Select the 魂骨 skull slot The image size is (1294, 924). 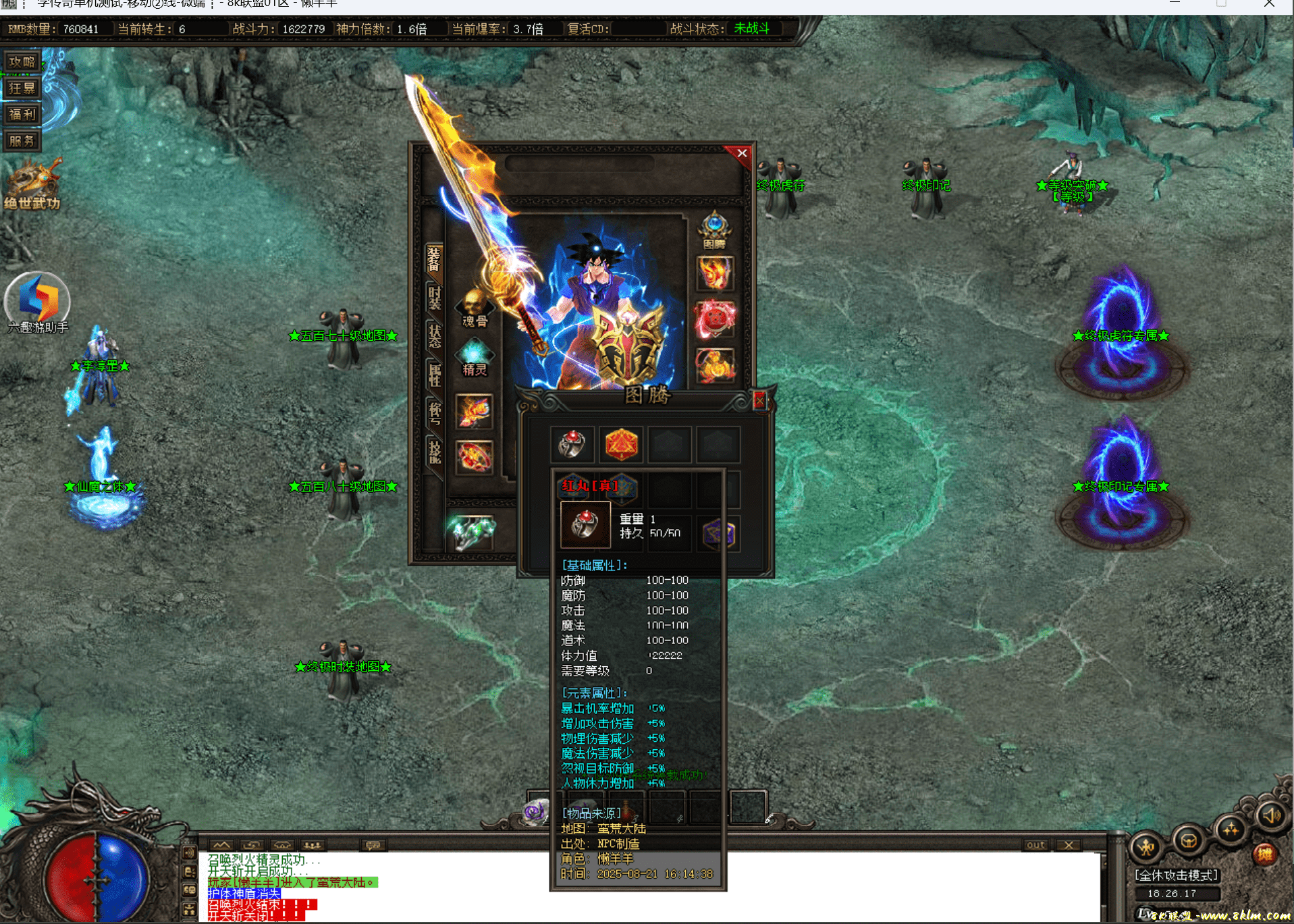[x=474, y=308]
